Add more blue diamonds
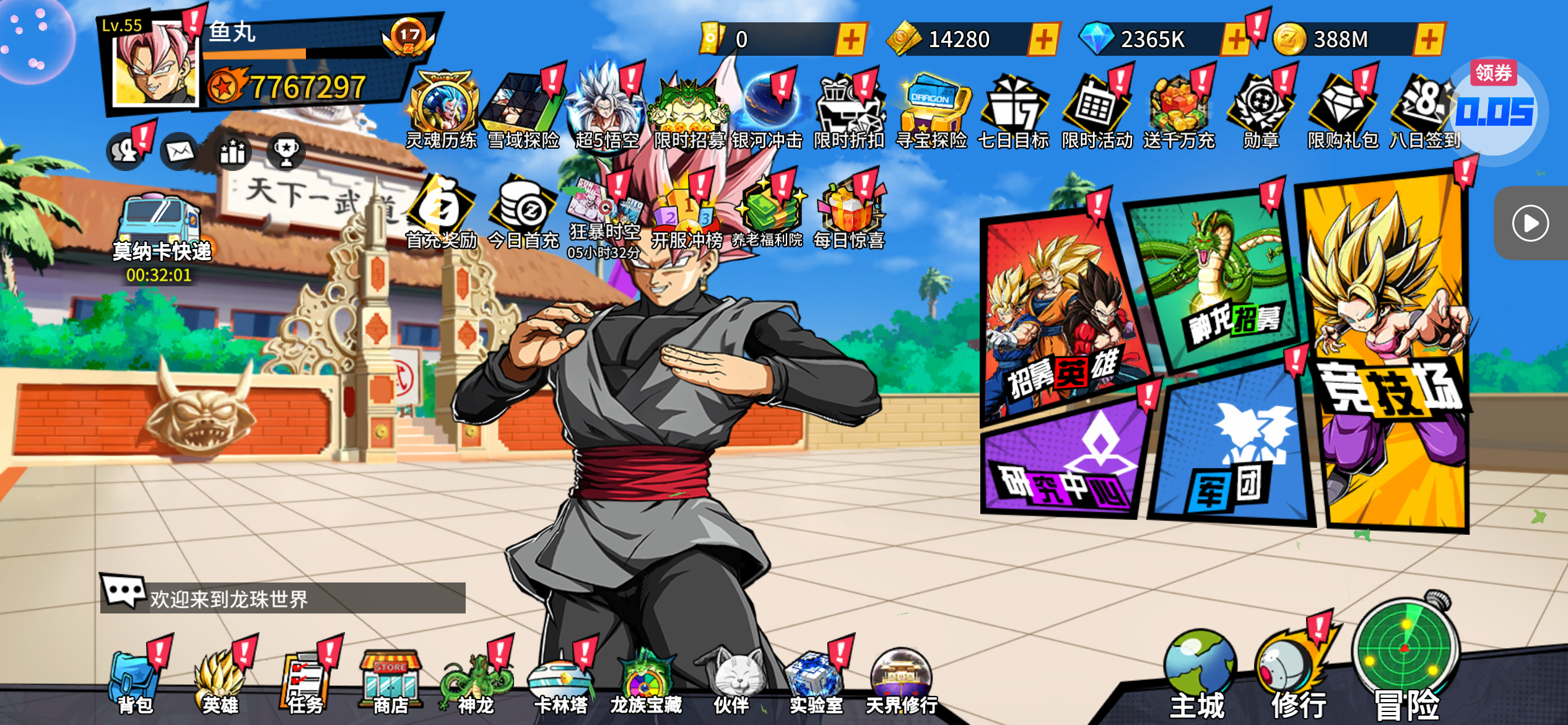This screenshot has height=725, width=1568. pos(1235,40)
